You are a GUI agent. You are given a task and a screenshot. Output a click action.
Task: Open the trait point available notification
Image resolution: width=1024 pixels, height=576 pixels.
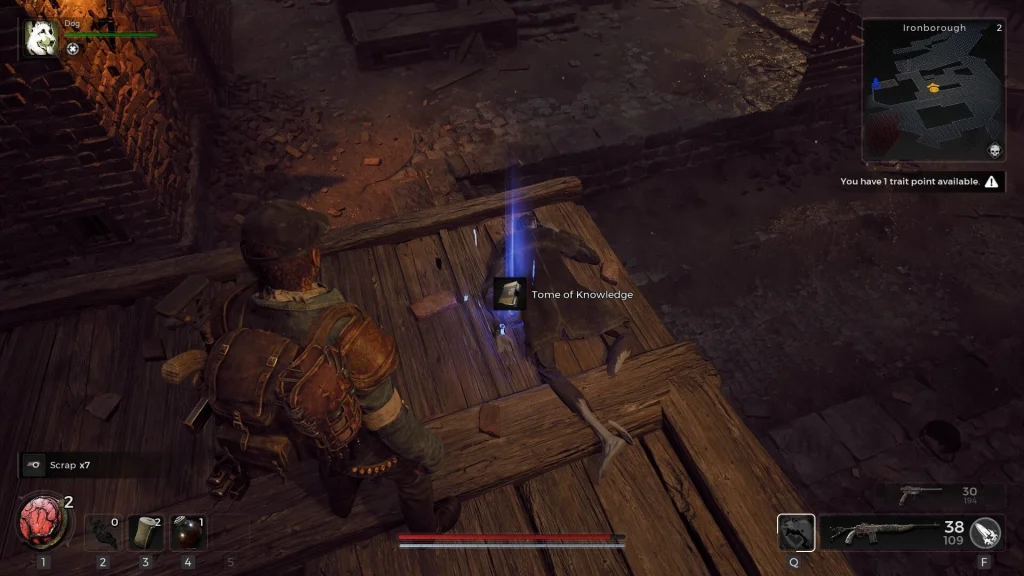(x=920, y=182)
